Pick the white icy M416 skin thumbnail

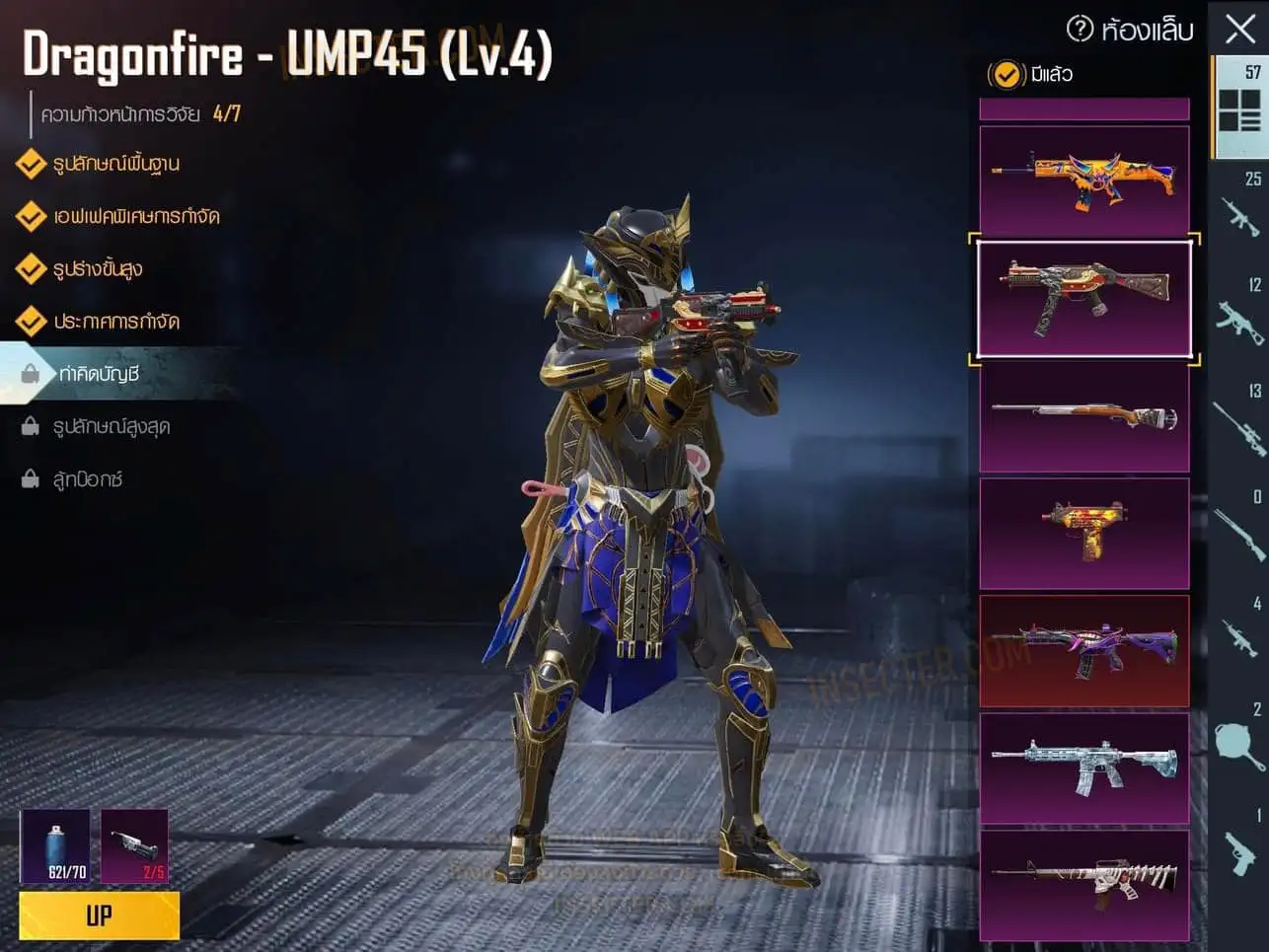click(1083, 768)
